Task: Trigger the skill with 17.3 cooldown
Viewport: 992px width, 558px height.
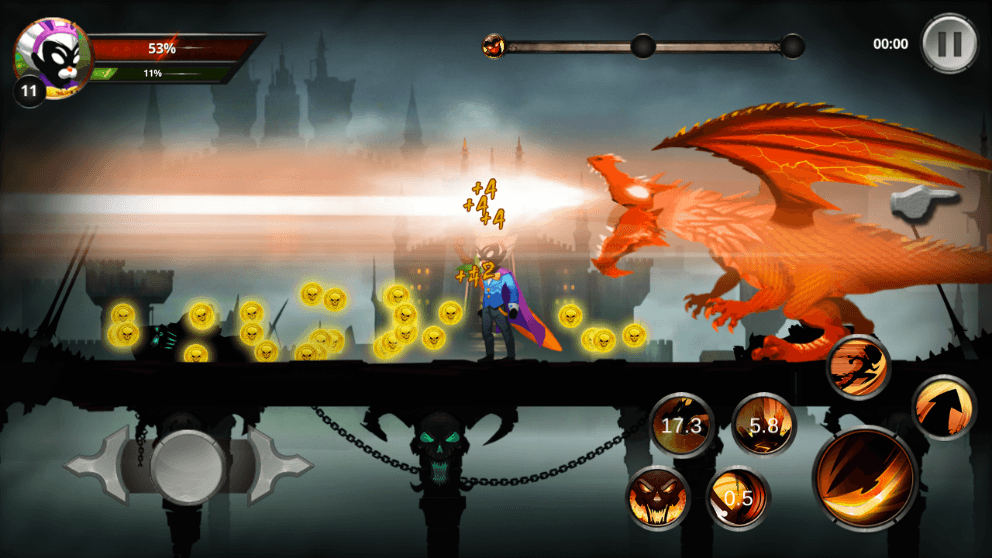Action: pyautogui.click(x=681, y=425)
